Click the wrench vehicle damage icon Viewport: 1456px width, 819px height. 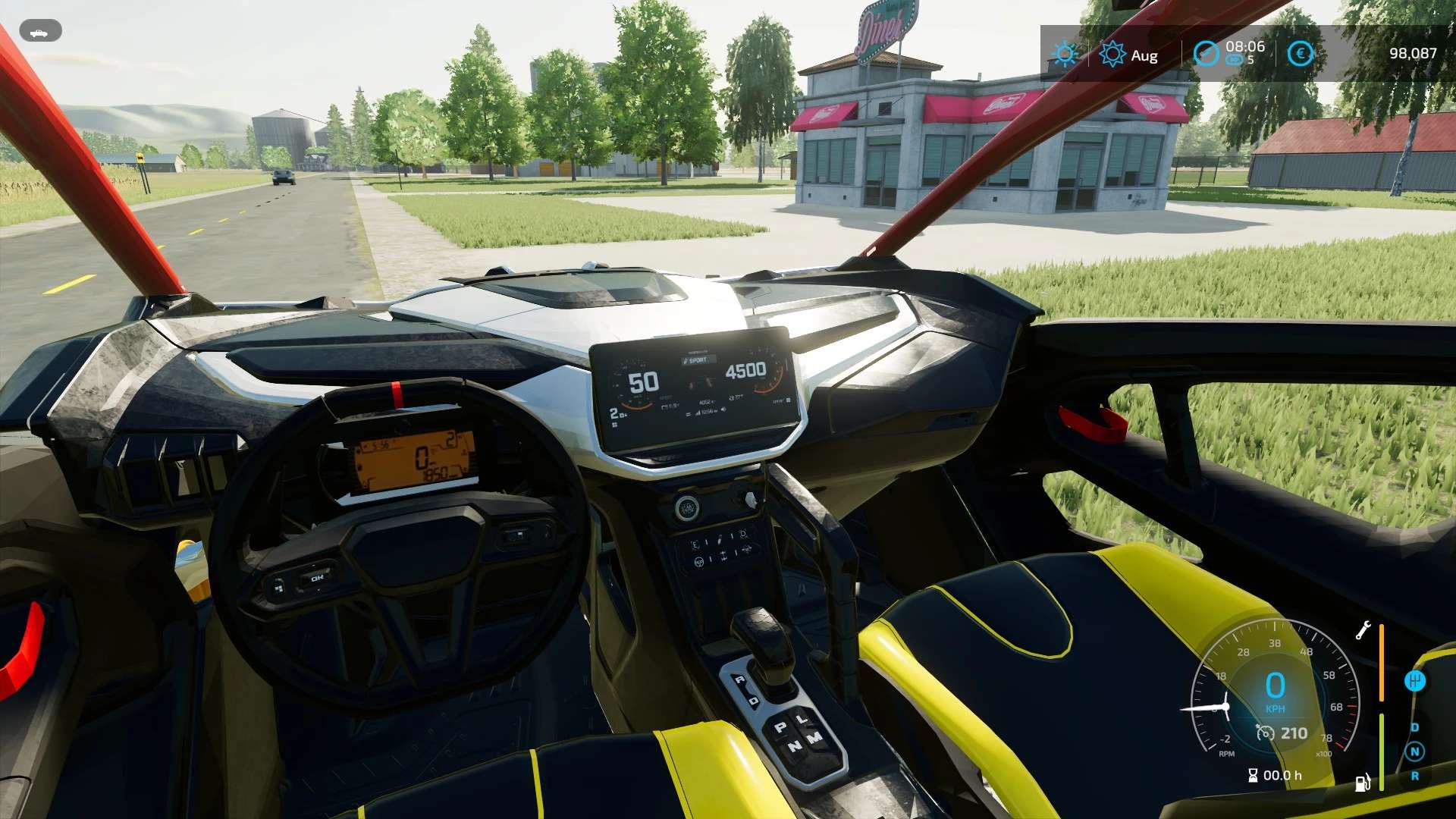tap(1363, 630)
